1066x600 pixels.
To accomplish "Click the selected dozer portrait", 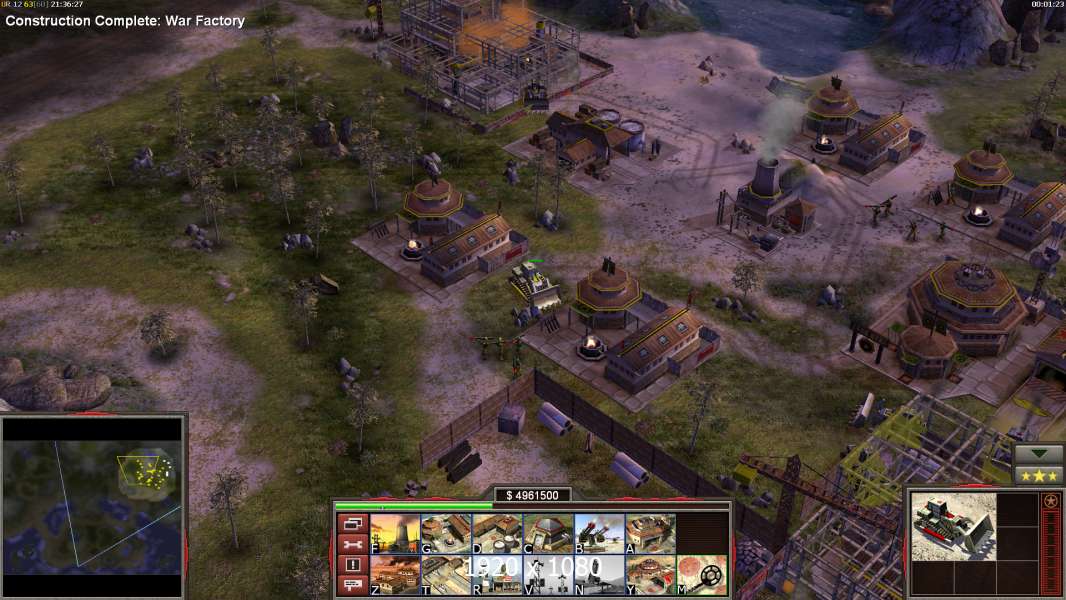I will (x=954, y=526).
